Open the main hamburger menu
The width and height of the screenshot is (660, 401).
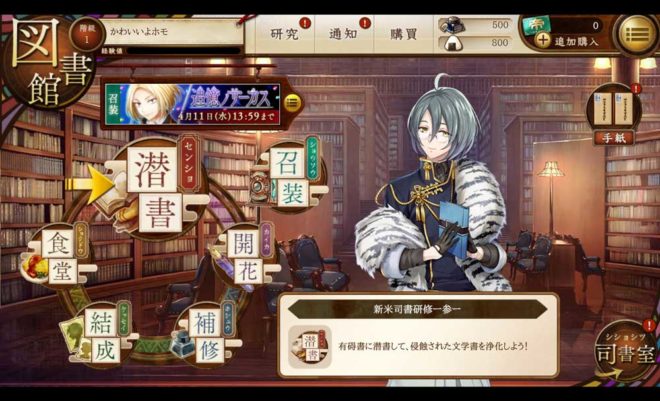pyautogui.click(x=634, y=34)
